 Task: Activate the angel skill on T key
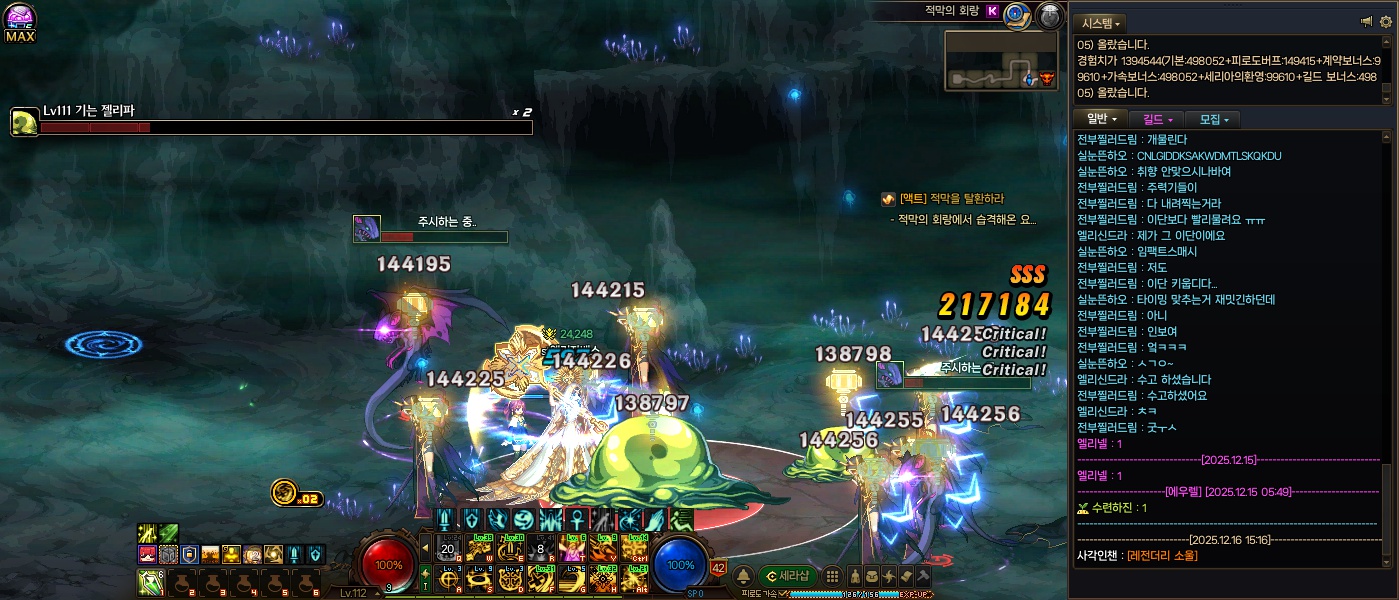[x=571, y=549]
